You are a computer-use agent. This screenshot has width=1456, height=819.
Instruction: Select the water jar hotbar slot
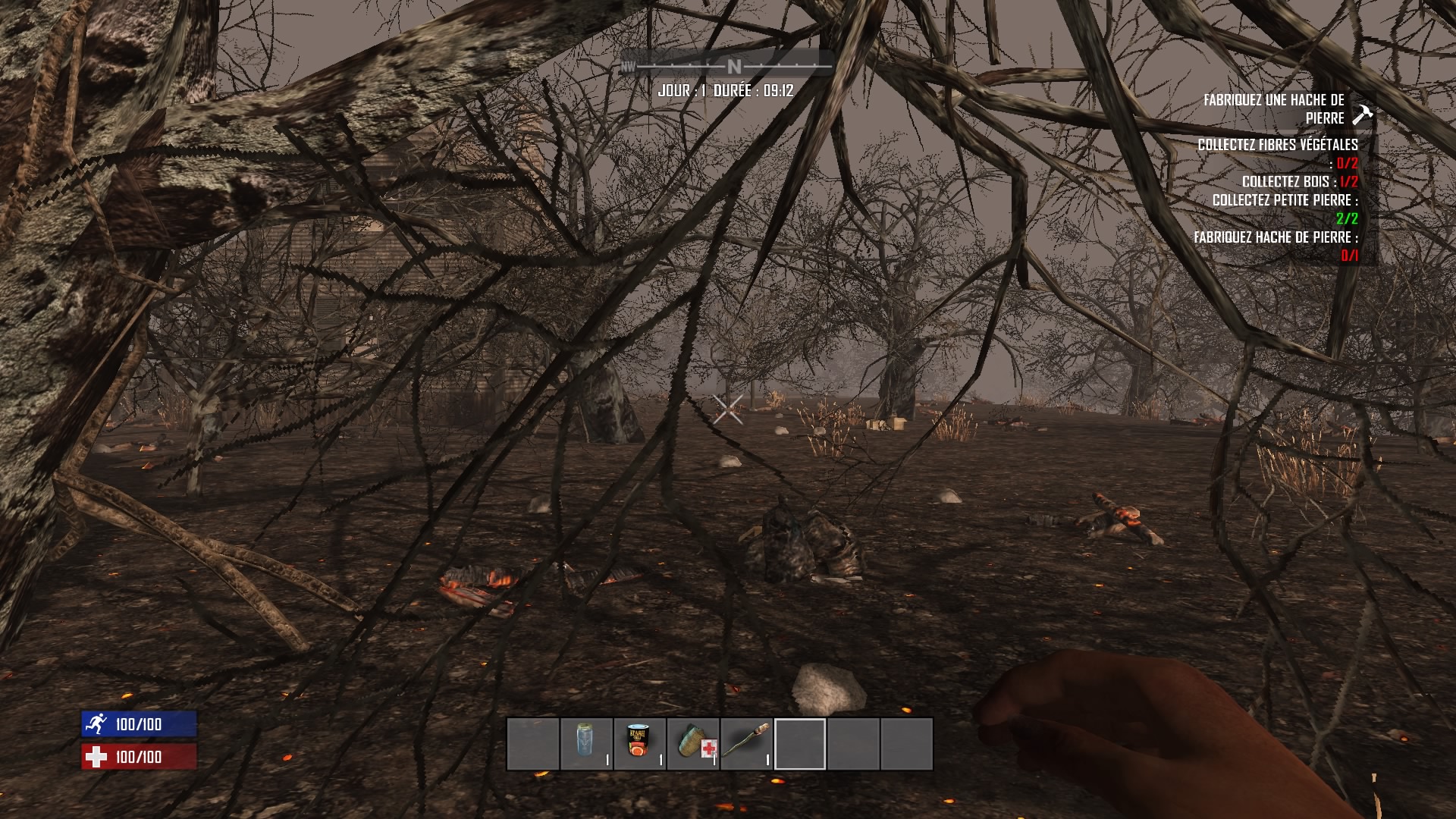[586, 744]
